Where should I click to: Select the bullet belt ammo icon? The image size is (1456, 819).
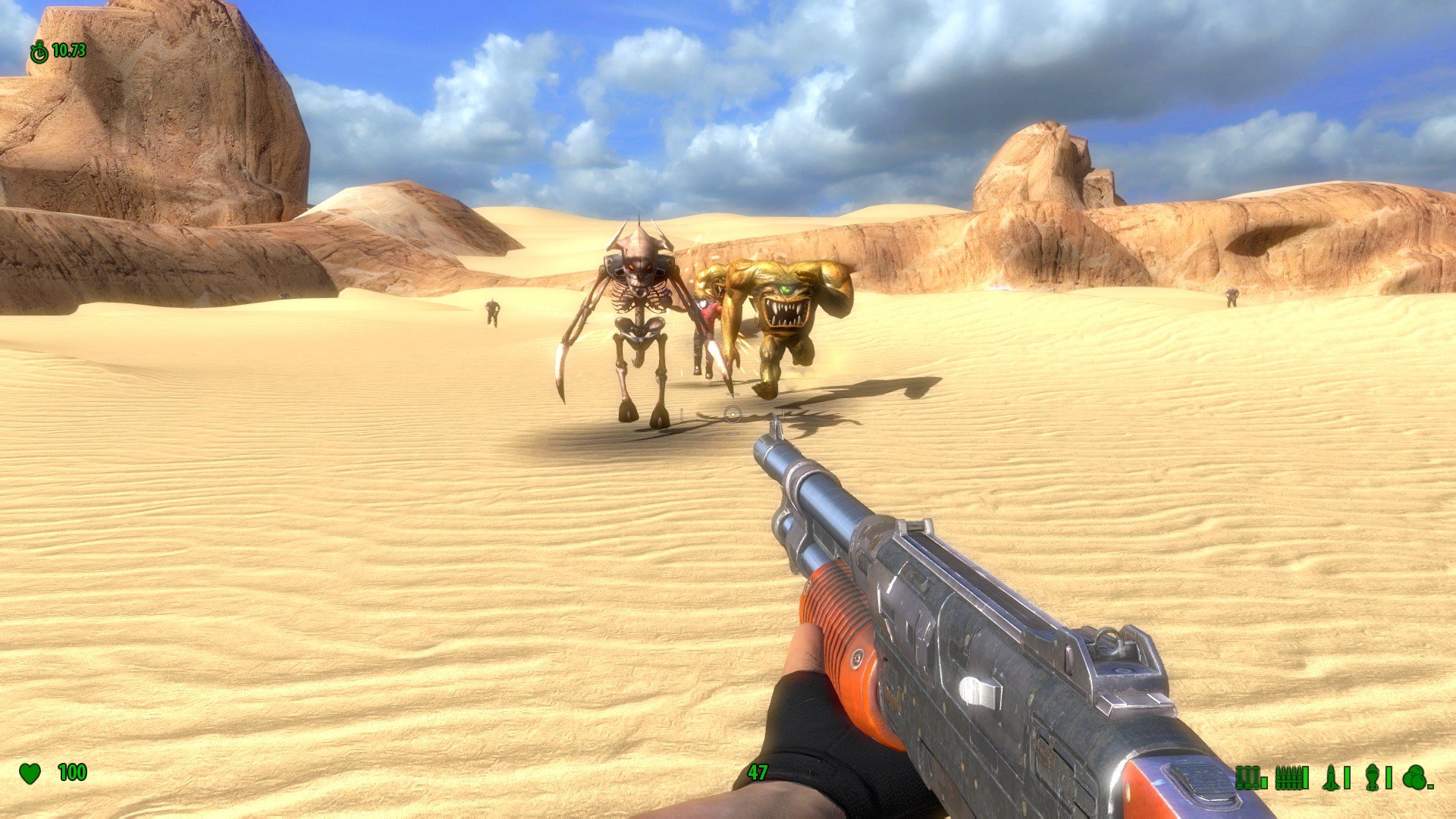[1288, 777]
